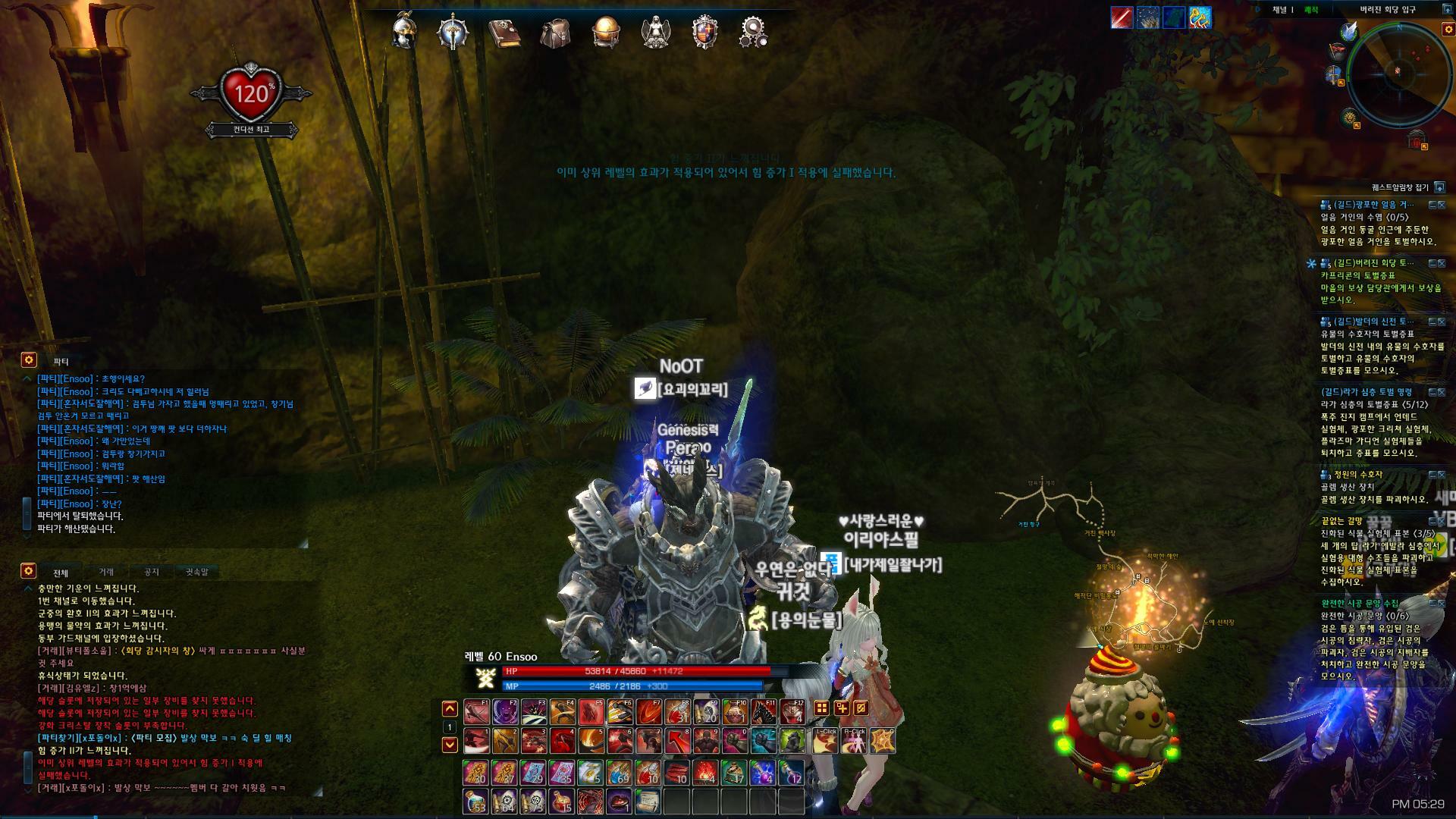The image size is (1456, 819).
Task: Activate the red arrow skill on key 8
Action: coord(677,741)
